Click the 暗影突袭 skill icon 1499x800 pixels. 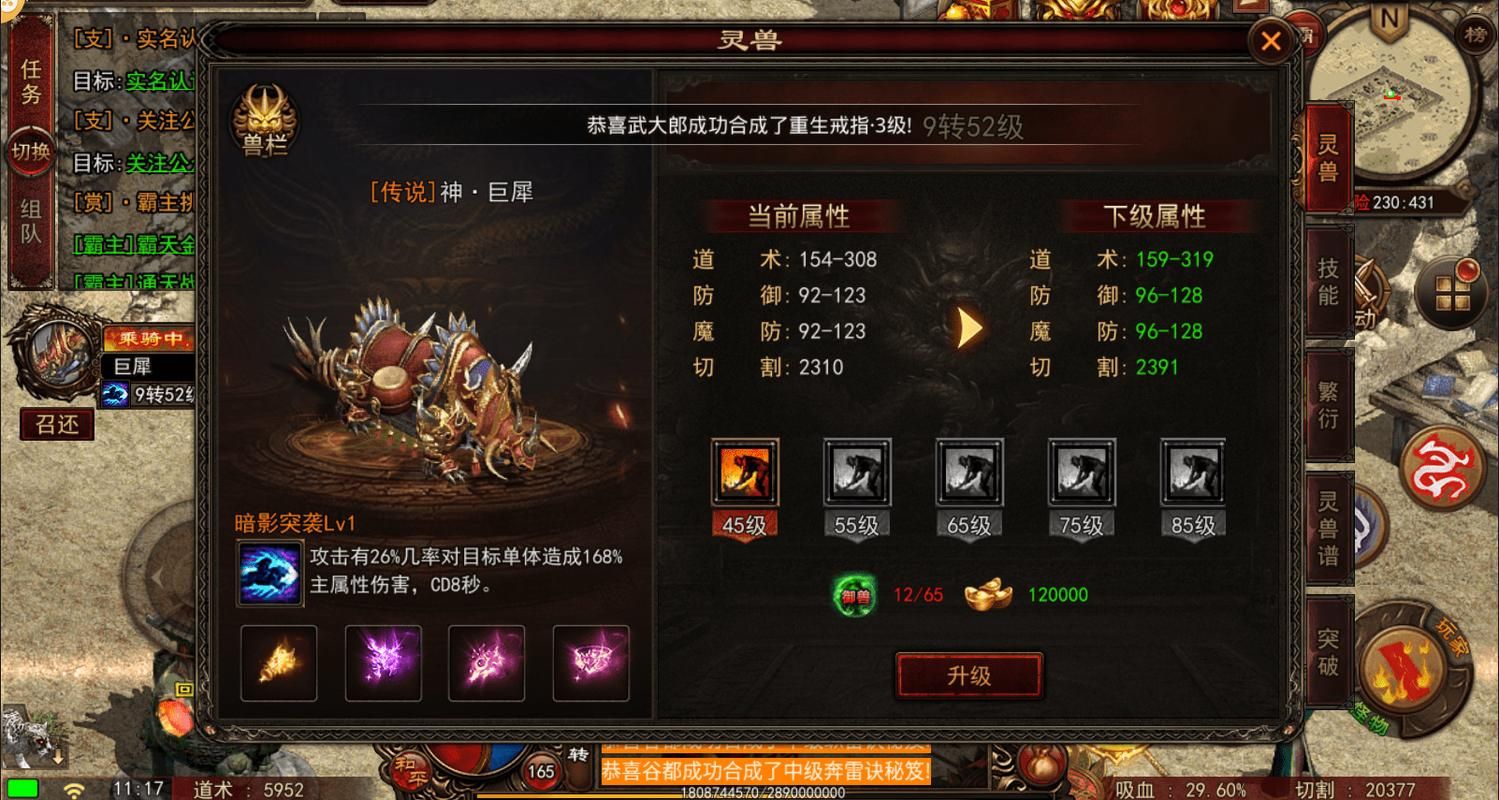tap(270, 573)
